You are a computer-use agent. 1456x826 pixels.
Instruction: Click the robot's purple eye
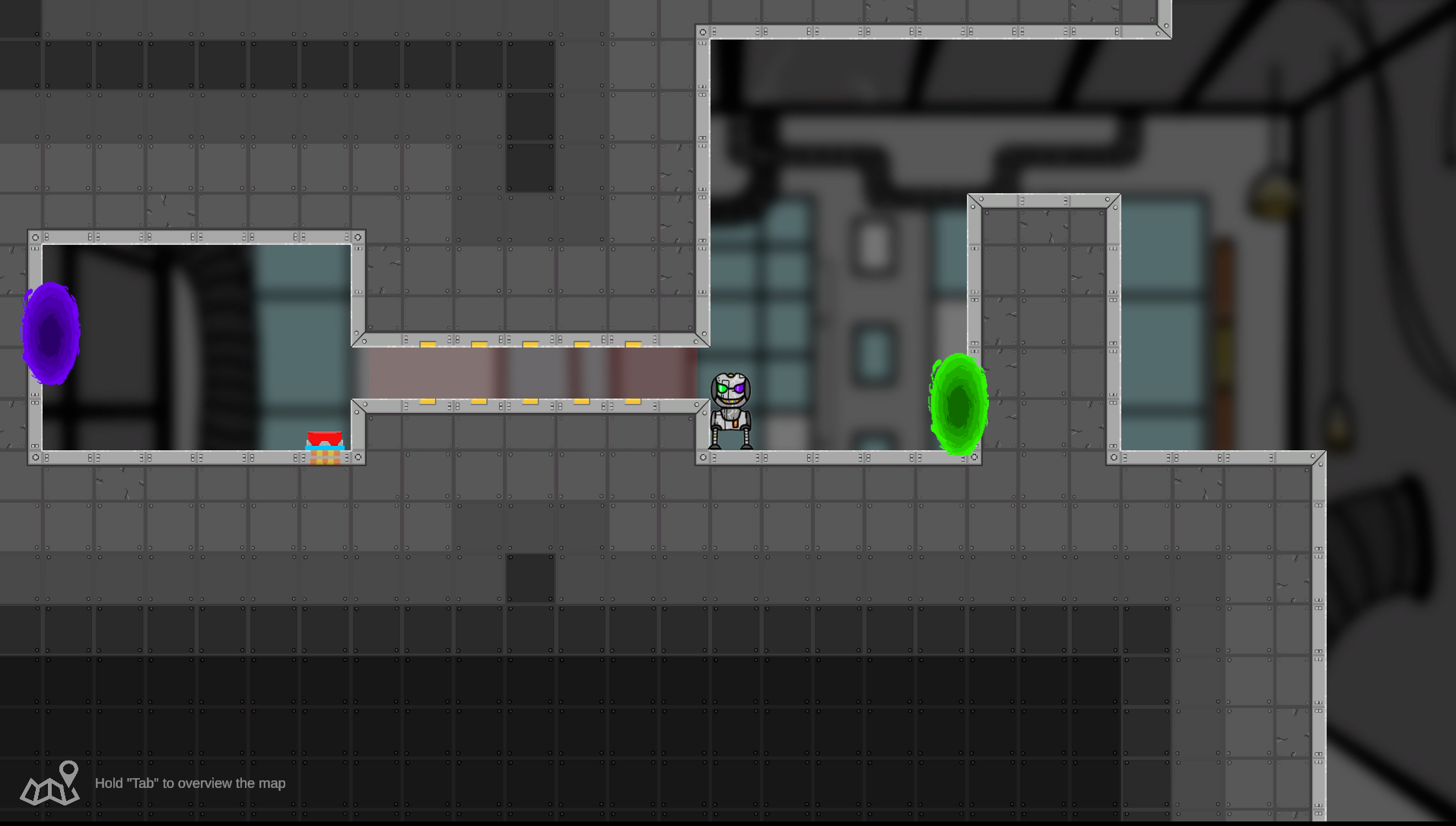739,389
